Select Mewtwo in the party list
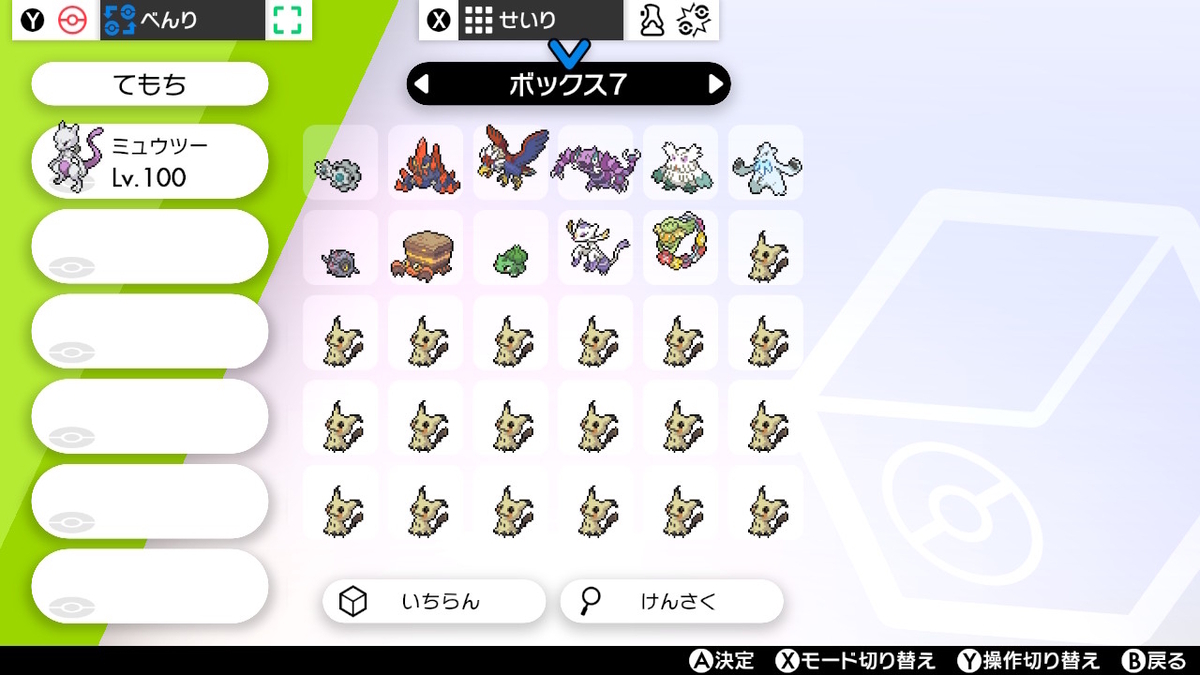Image resolution: width=1200 pixels, height=675 pixels. tap(150, 161)
